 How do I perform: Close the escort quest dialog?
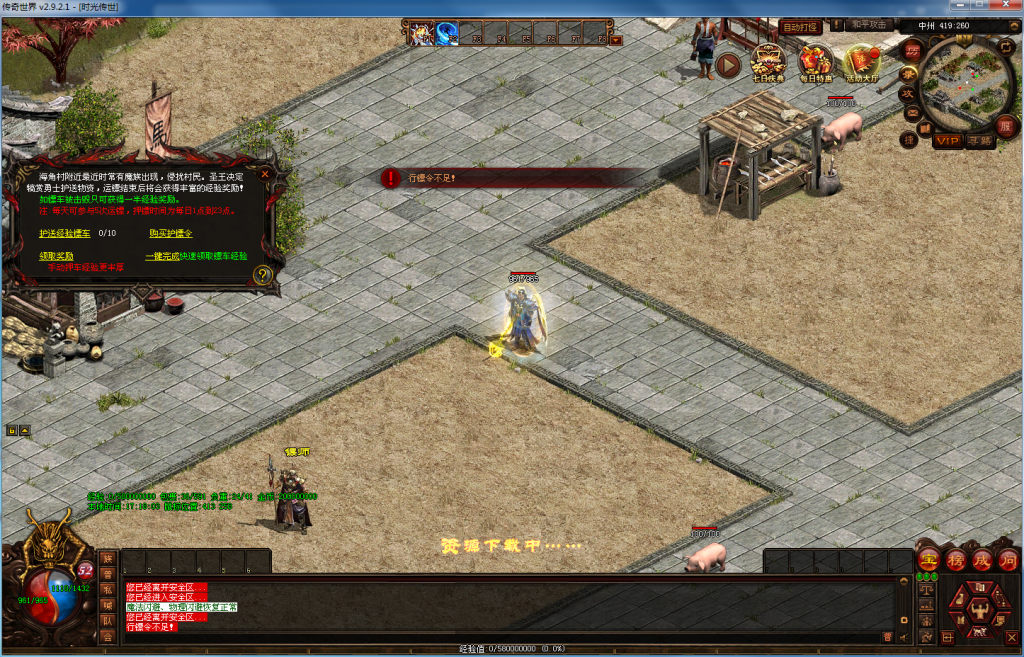tap(265, 173)
